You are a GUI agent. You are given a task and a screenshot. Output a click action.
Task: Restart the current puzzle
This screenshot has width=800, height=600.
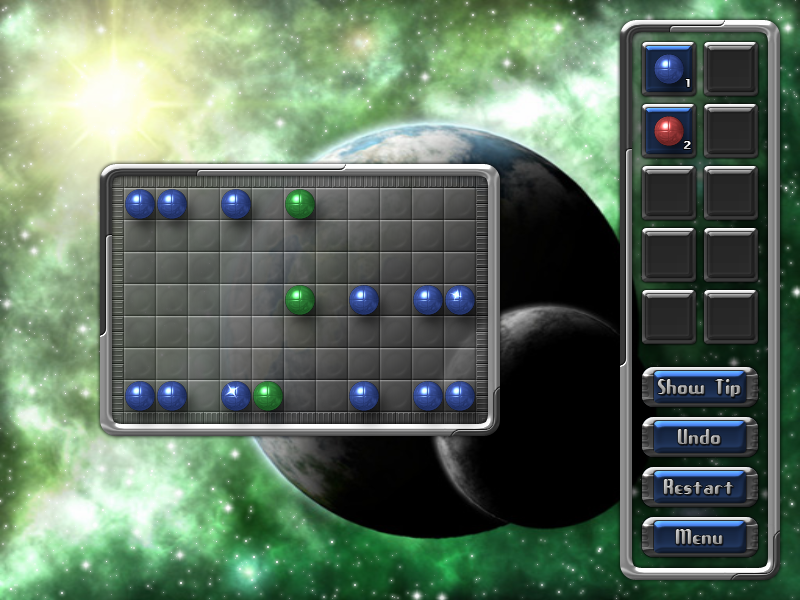pos(698,487)
